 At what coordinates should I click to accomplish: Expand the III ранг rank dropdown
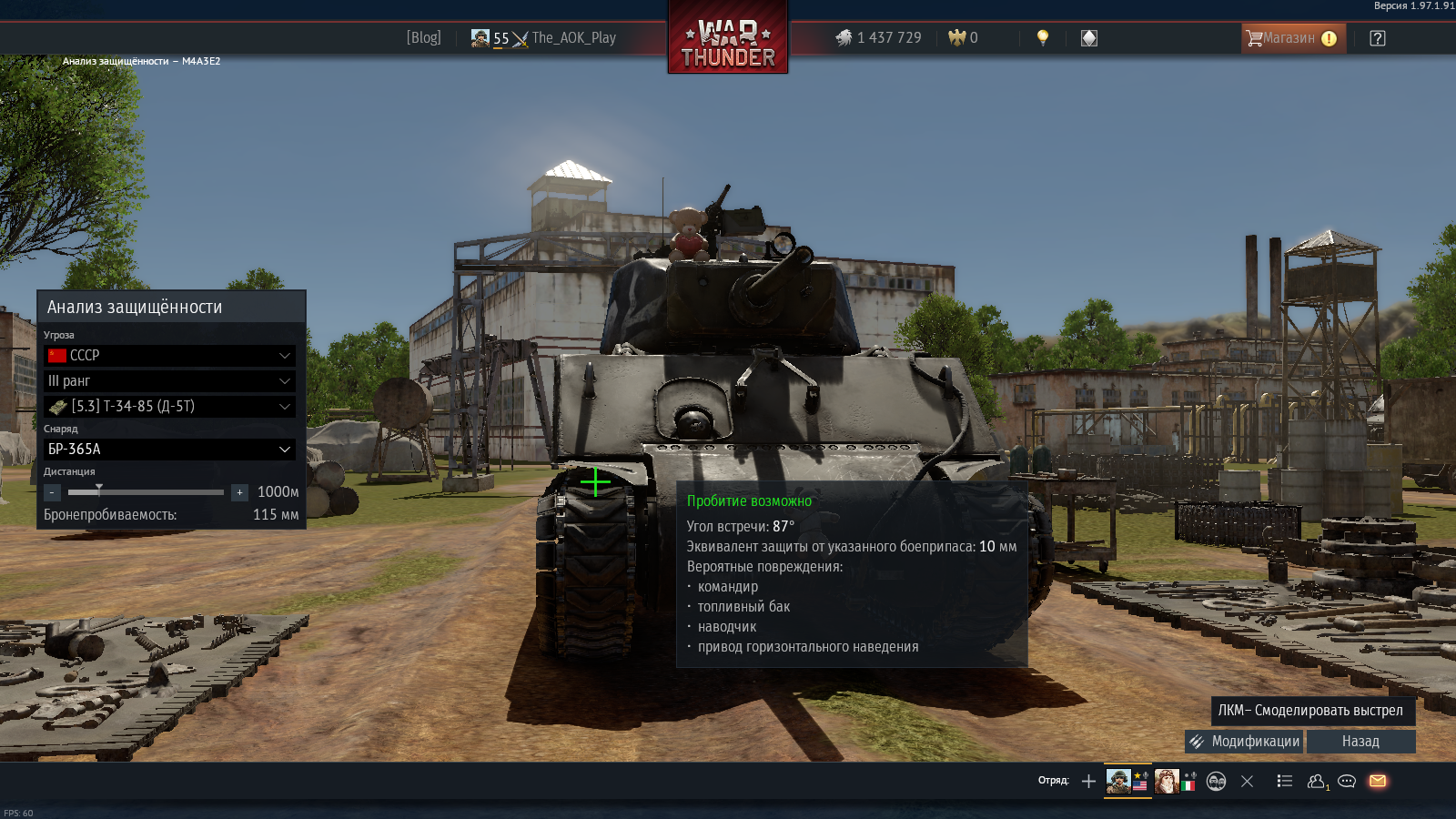(170, 381)
